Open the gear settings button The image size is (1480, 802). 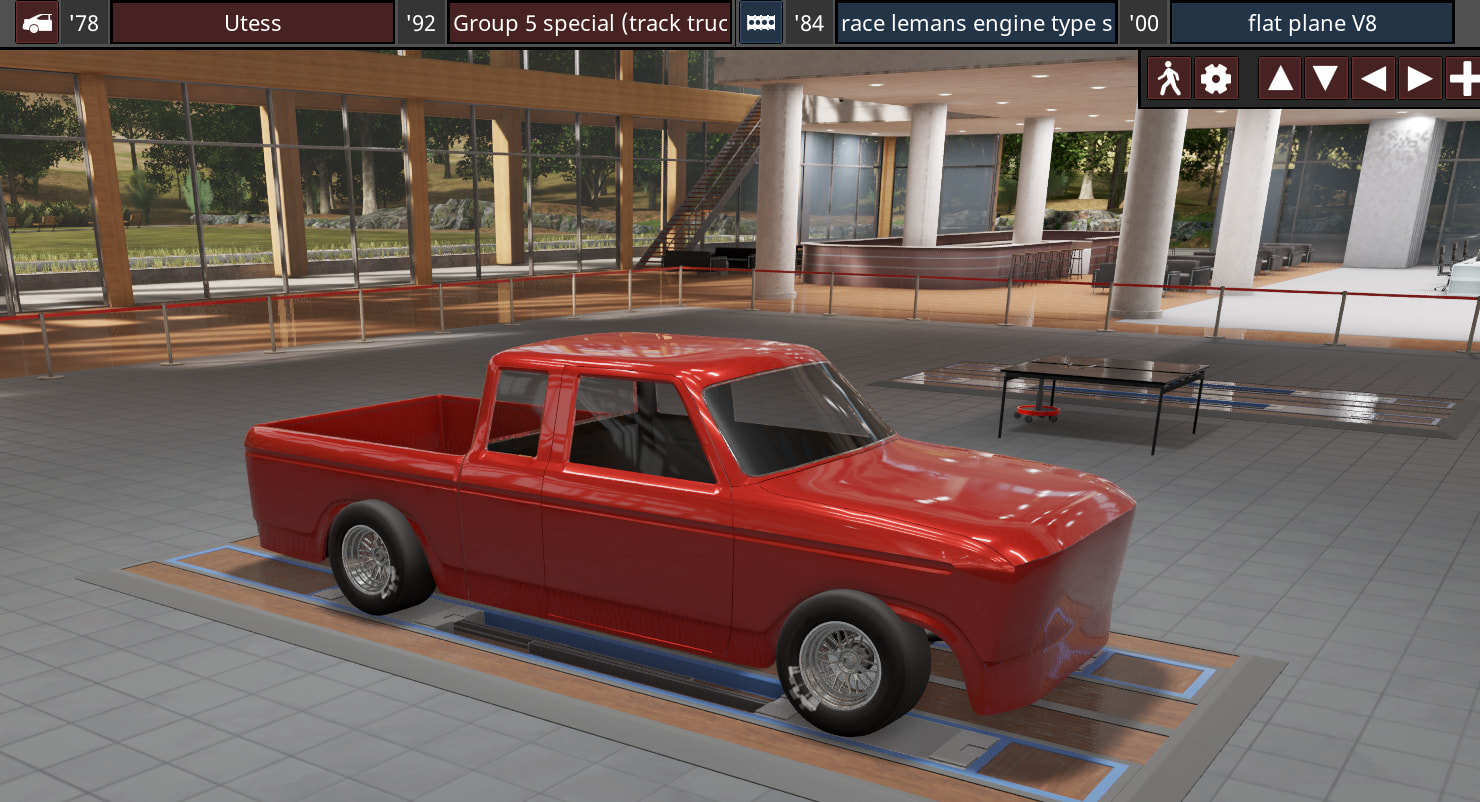1215,78
